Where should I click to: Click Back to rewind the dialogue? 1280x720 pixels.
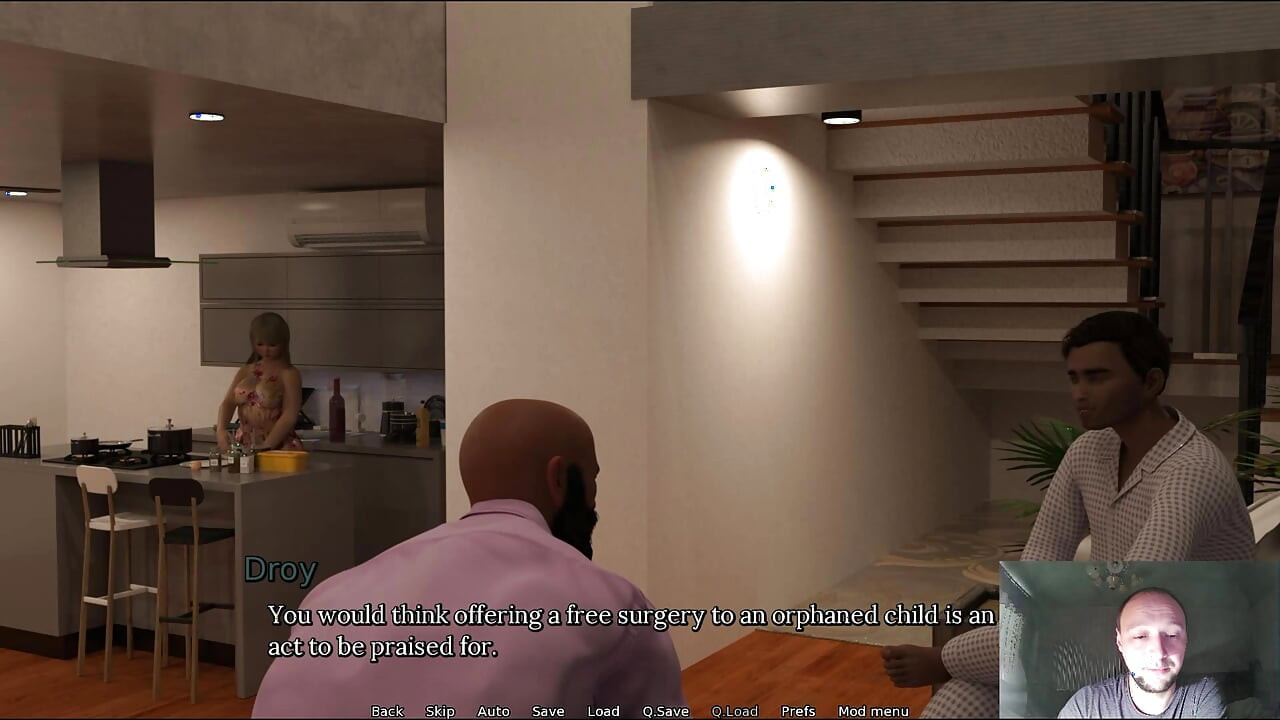(x=387, y=711)
